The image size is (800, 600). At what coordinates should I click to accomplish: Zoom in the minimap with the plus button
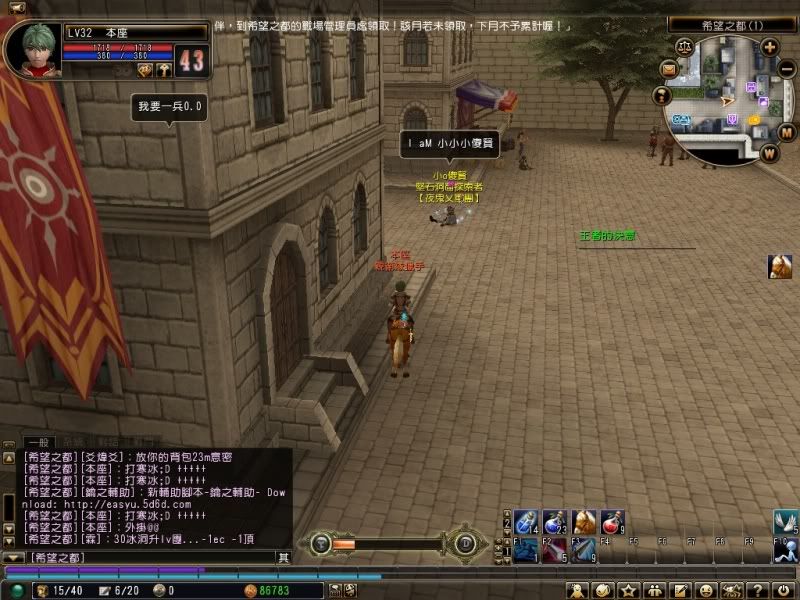(770, 46)
